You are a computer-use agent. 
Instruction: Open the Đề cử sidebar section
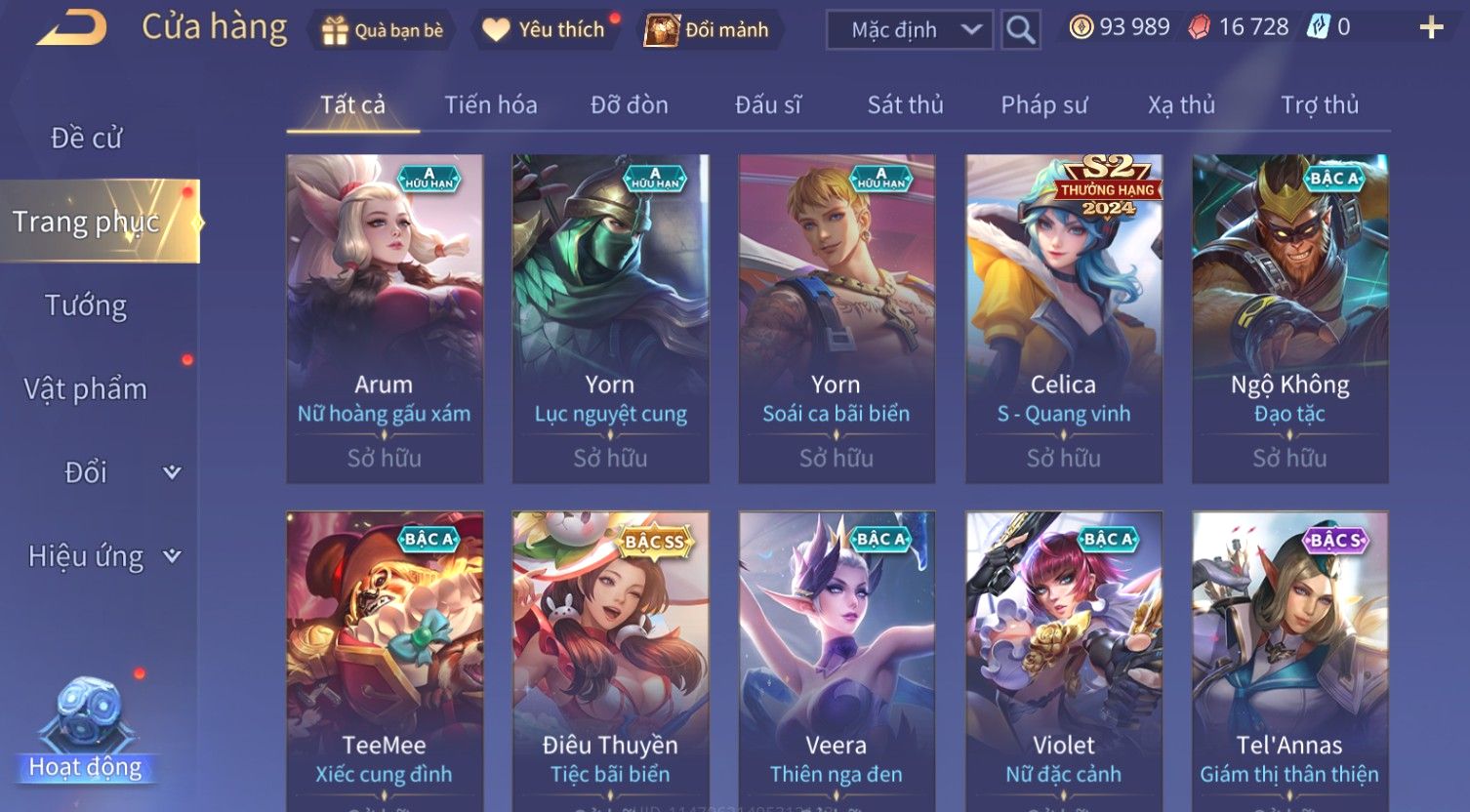point(86,139)
